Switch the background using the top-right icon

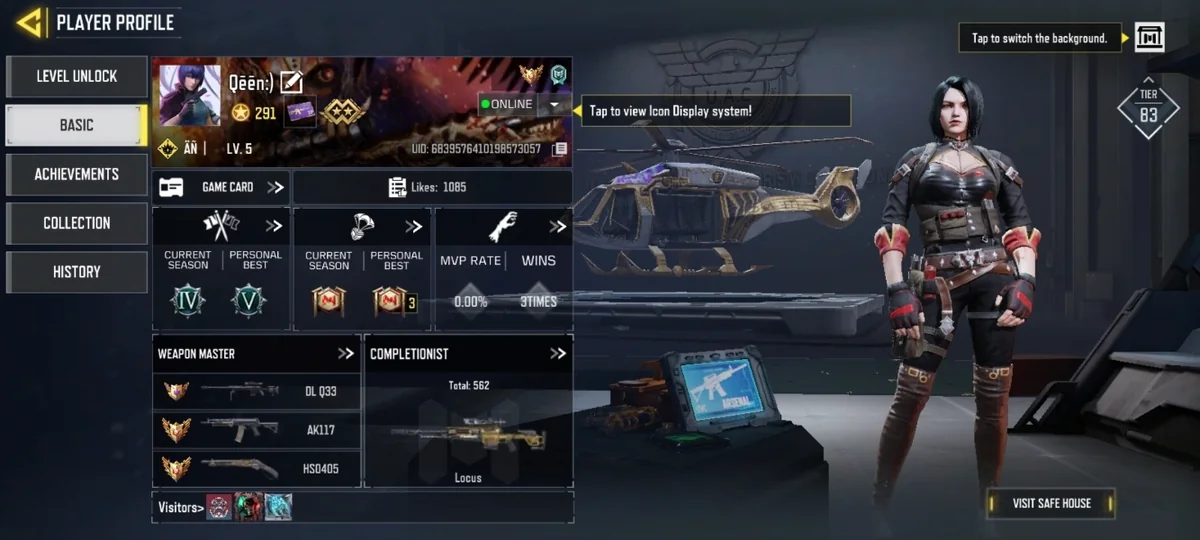pyautogui.click(x=1149, y=38)
